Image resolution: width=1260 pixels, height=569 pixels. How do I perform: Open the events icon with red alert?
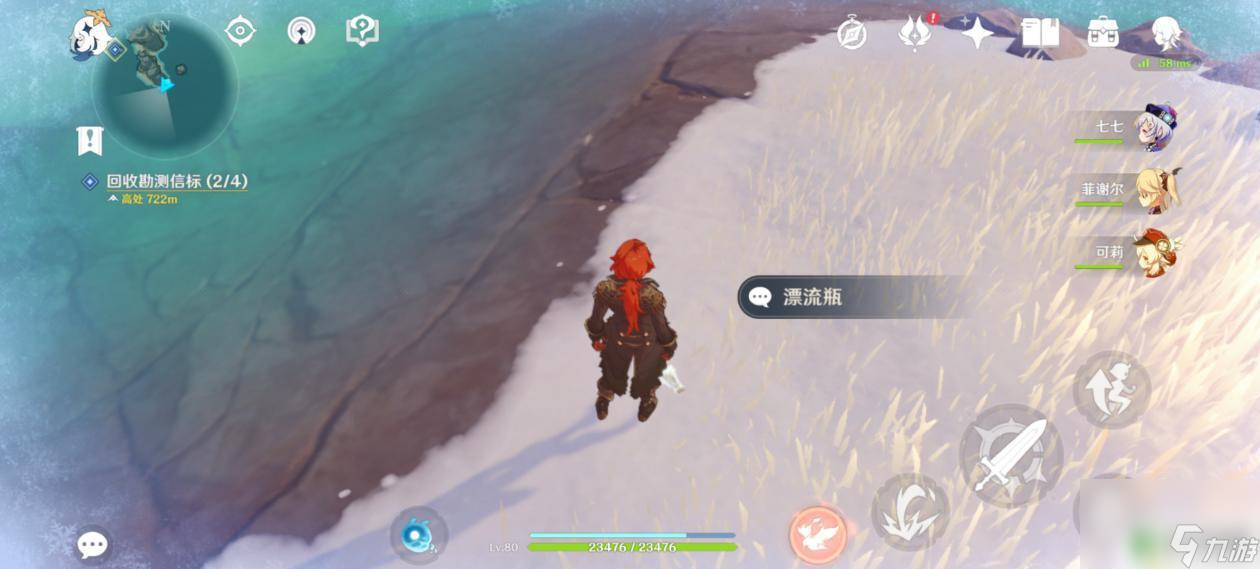[915, 33]
